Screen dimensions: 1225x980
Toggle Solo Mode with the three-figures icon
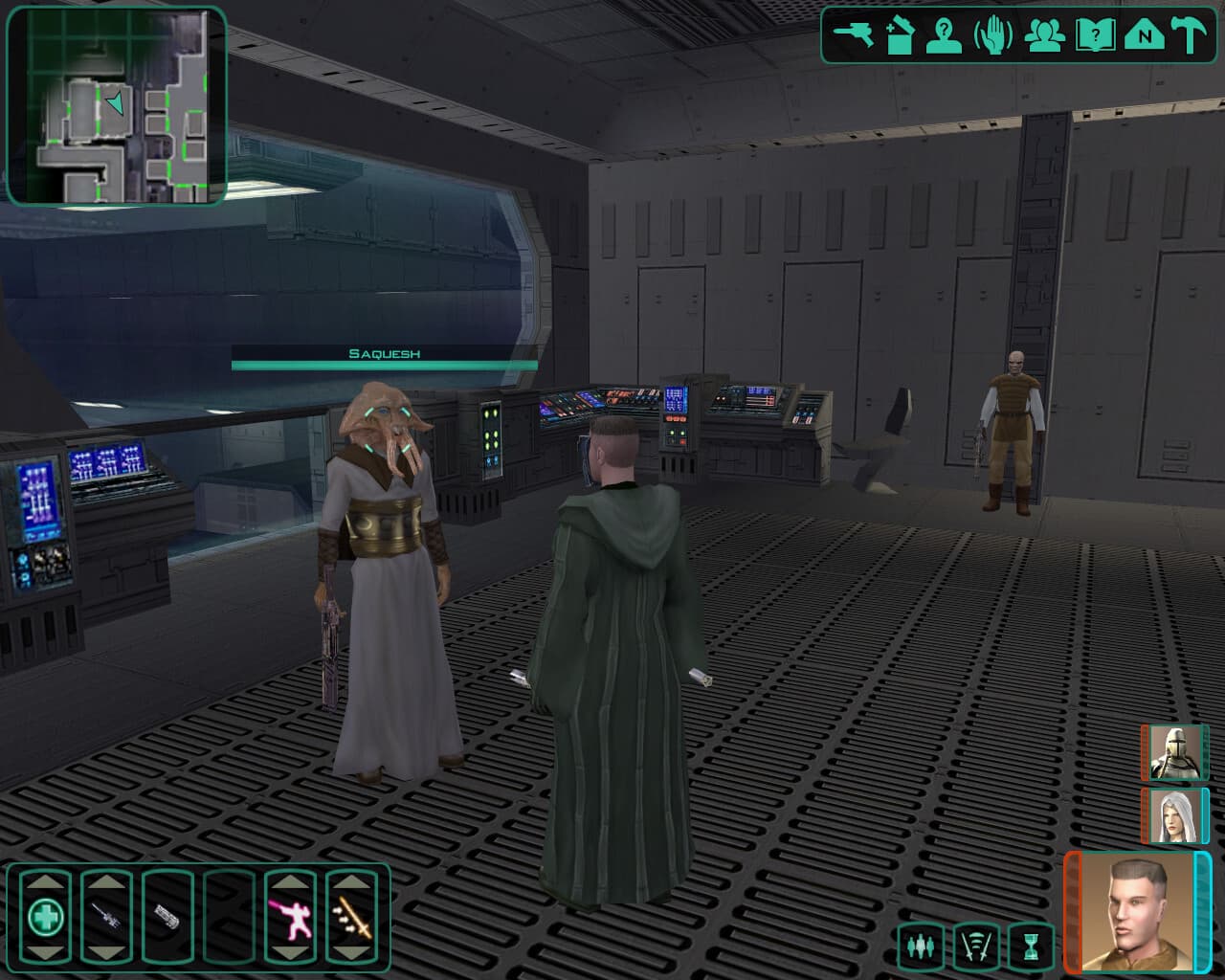pos(920,944)
